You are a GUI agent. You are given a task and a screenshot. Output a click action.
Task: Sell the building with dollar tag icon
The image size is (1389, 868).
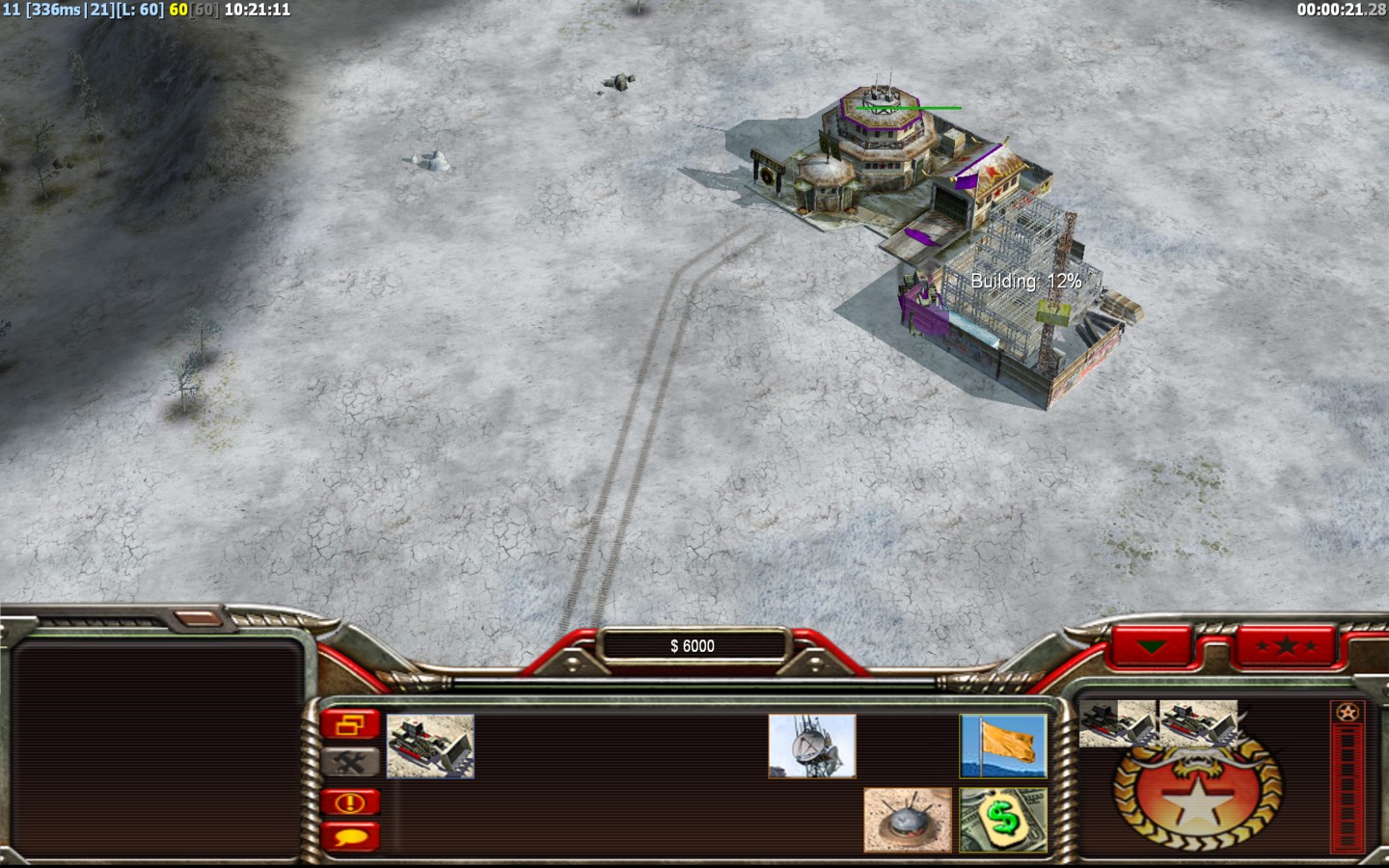tap(1003, 820)
